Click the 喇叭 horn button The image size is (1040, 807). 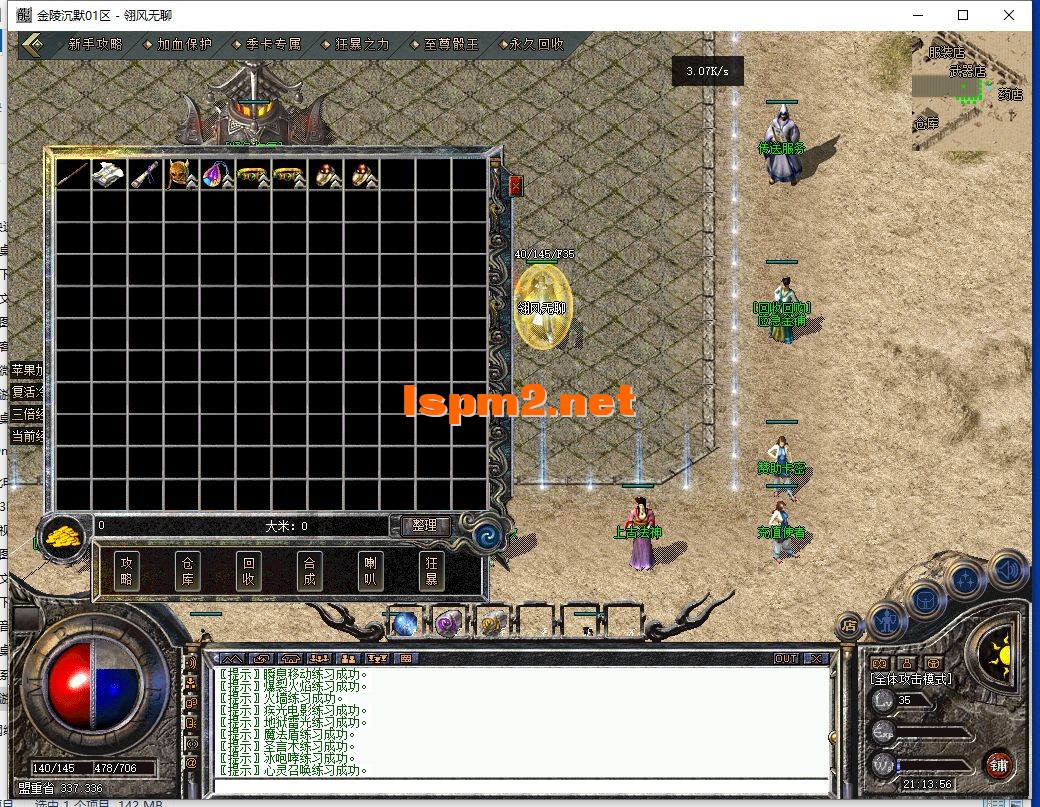pos(370,570)
